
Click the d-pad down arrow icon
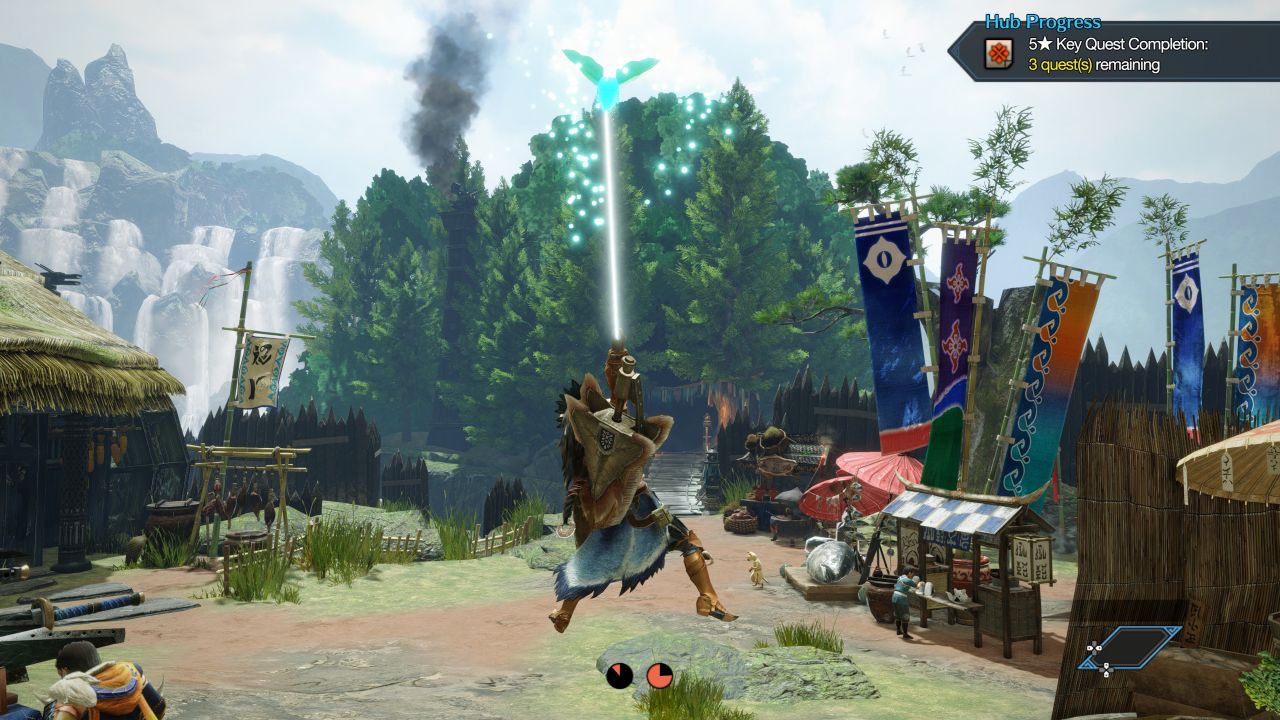coord(1106,675)
